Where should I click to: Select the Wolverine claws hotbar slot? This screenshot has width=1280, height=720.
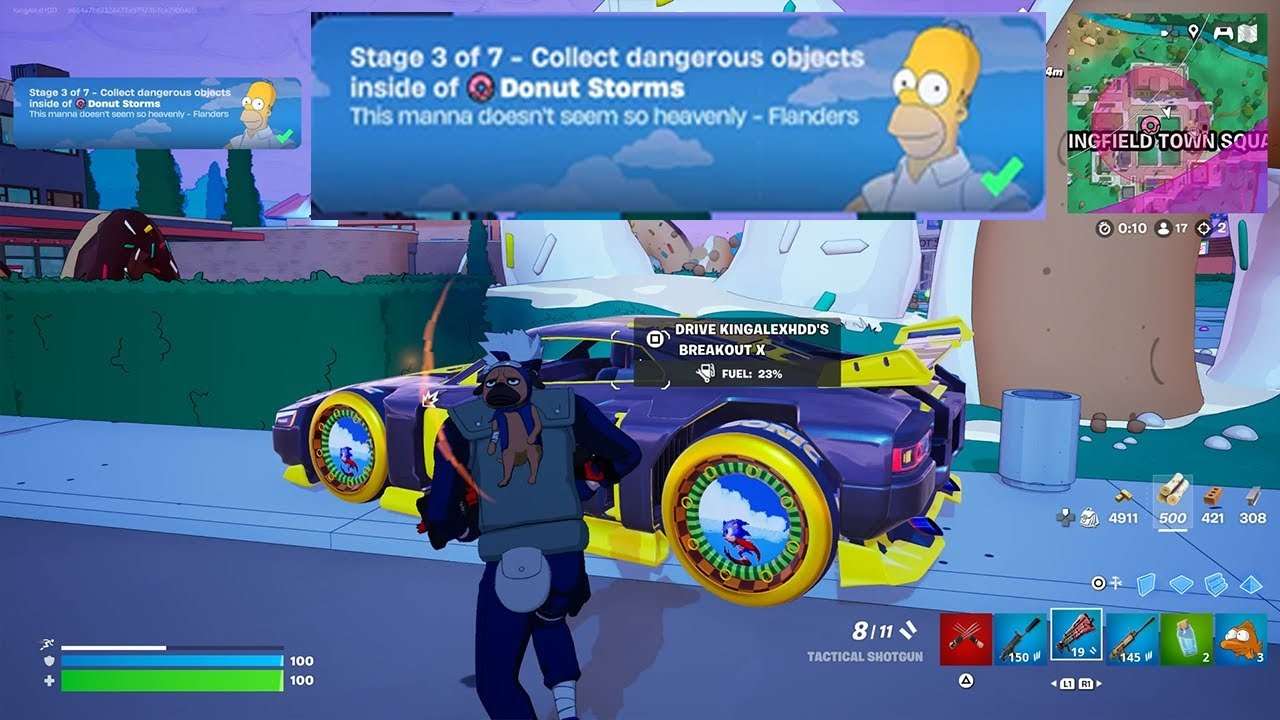[966, 639]
